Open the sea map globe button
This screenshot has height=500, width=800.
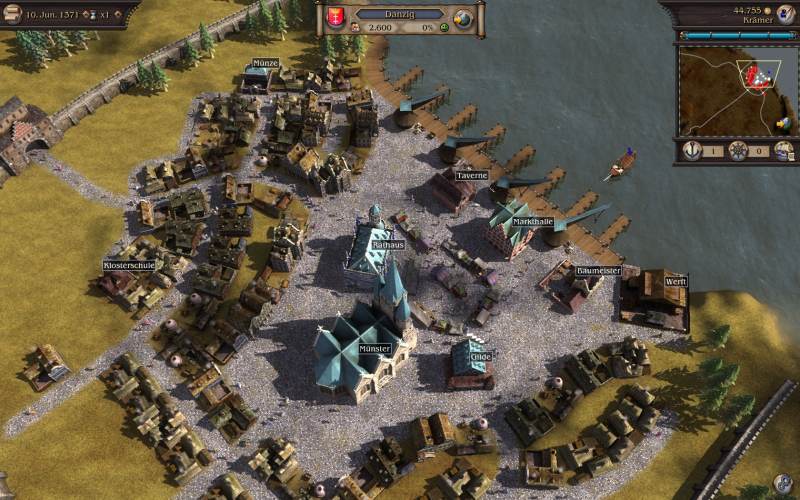coord(462,20)
